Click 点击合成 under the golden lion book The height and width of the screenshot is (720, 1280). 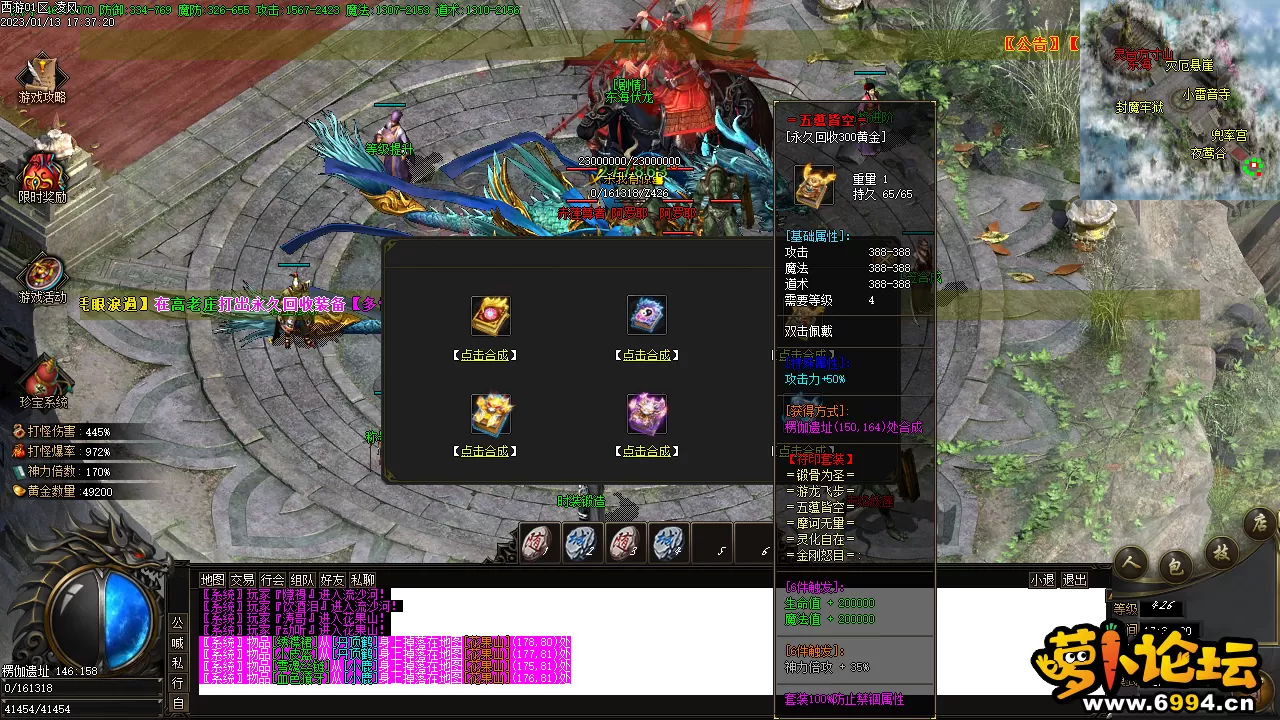click(x=484, y=451)
